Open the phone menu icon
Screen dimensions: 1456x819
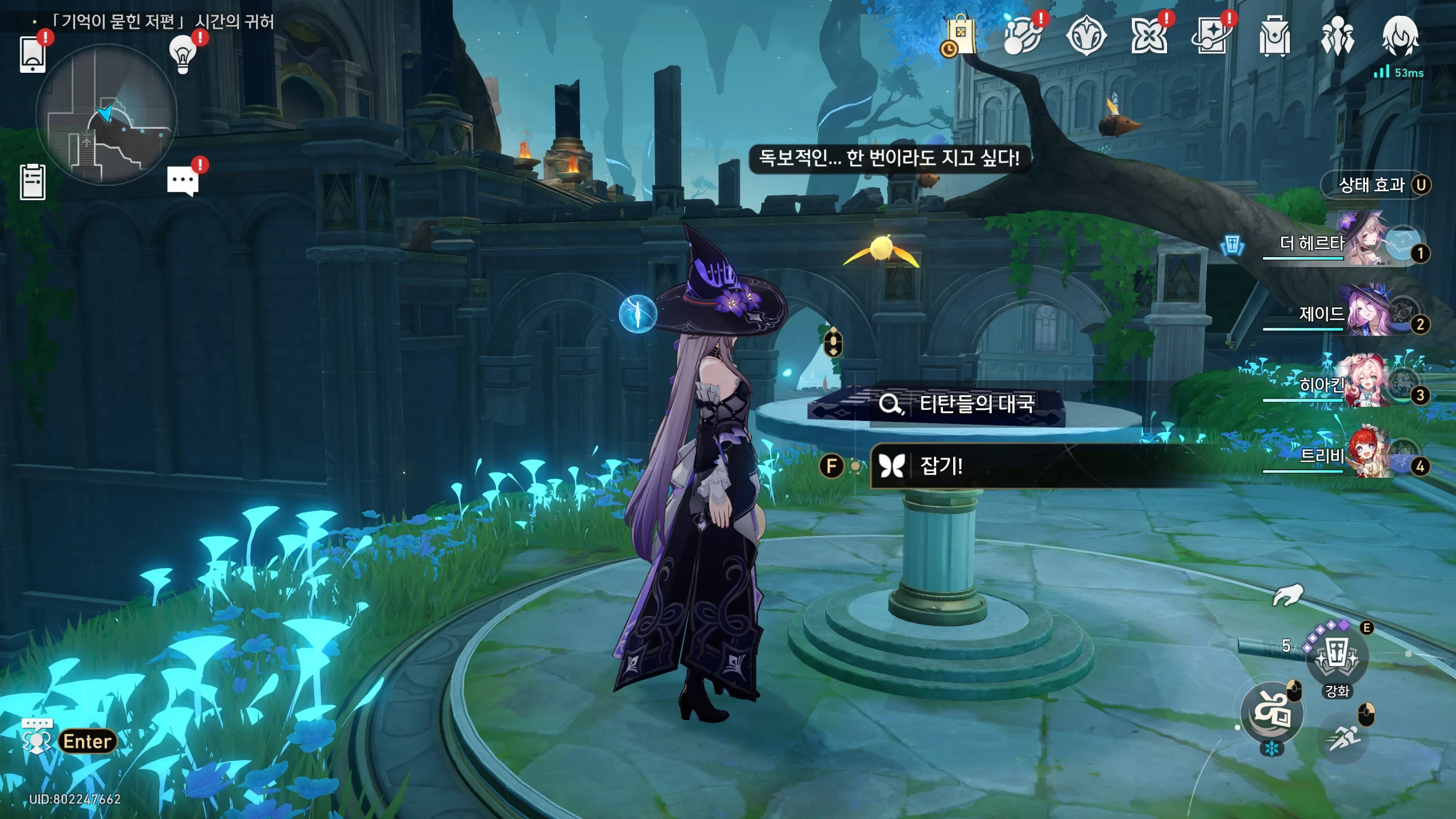(x=32, y=54)
